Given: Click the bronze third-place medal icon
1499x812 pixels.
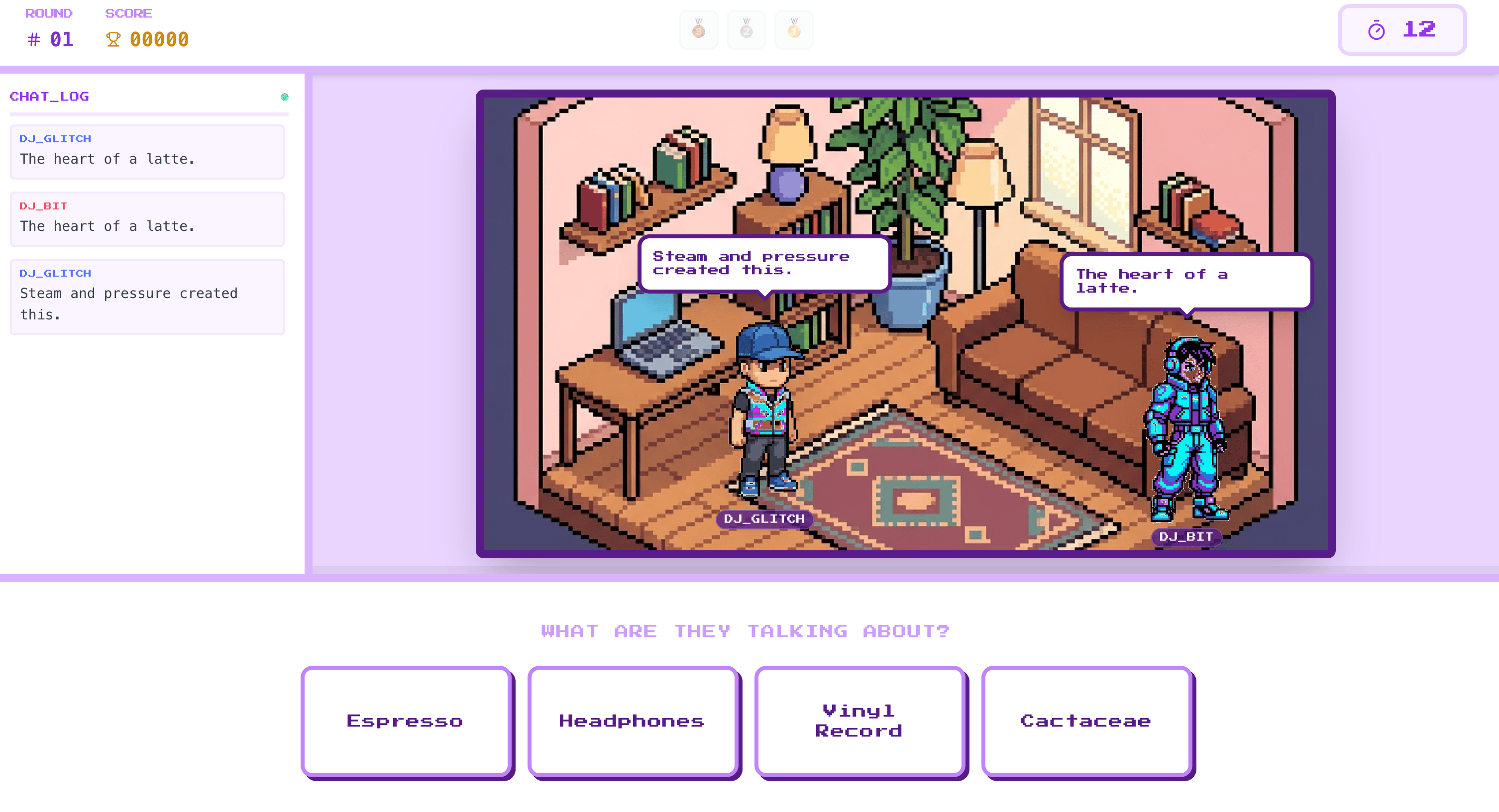Looking at the screenshot, I should (x=698, y=30).
